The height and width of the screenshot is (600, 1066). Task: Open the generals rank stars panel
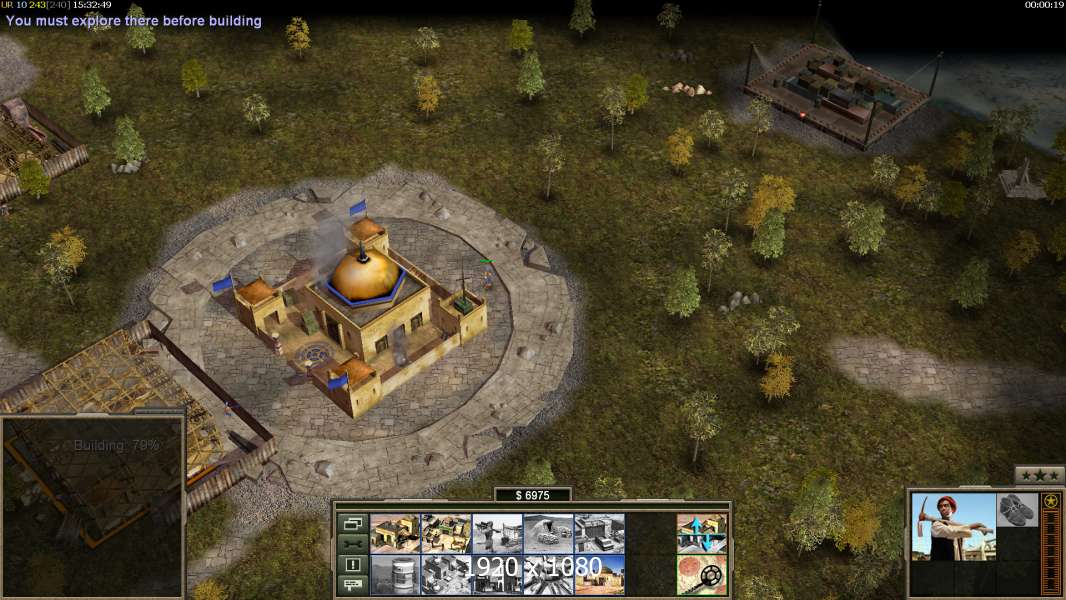click(x=1039, y=475)
